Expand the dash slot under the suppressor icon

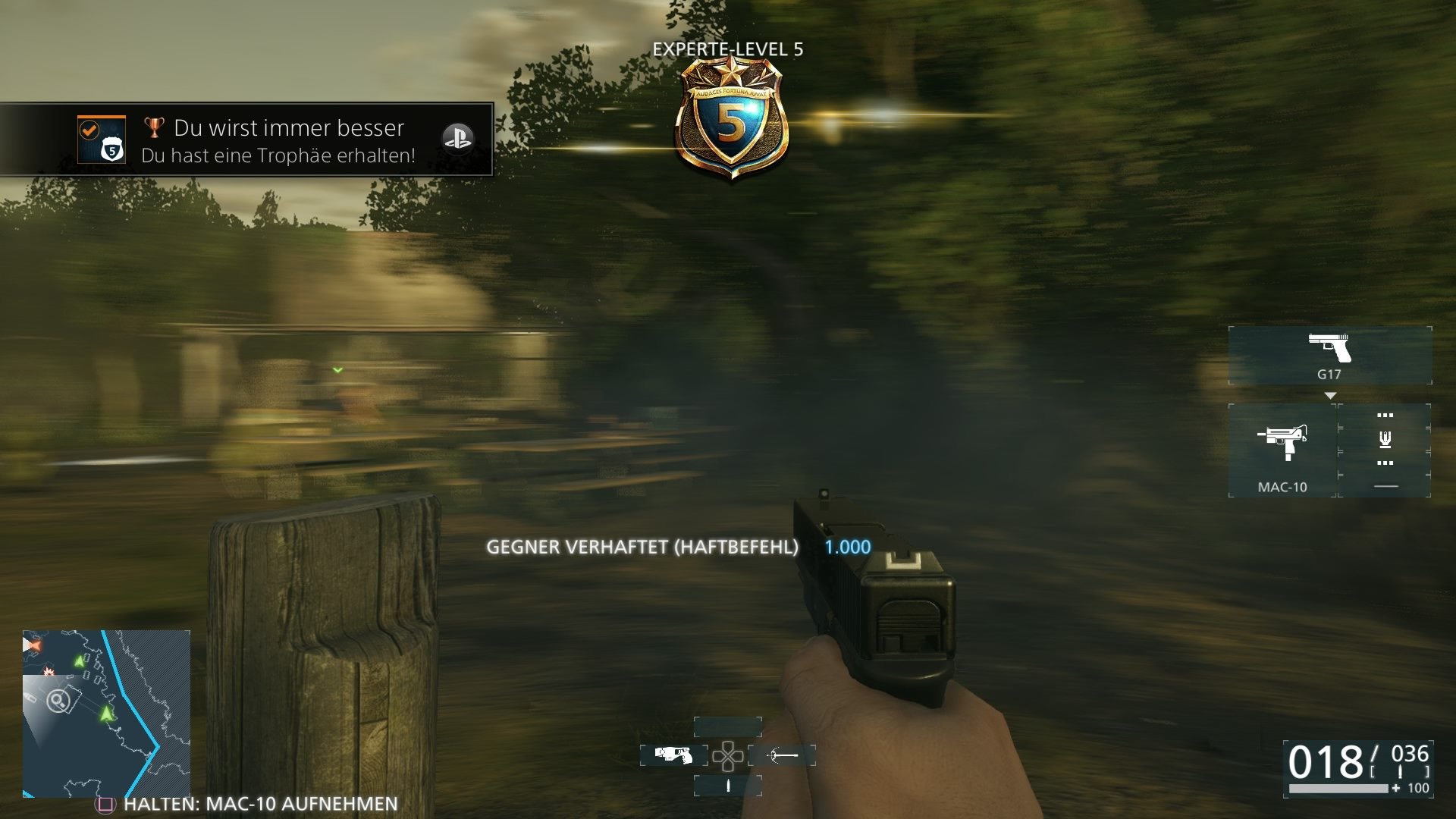pyautogui.click(x=1387, y=485)
